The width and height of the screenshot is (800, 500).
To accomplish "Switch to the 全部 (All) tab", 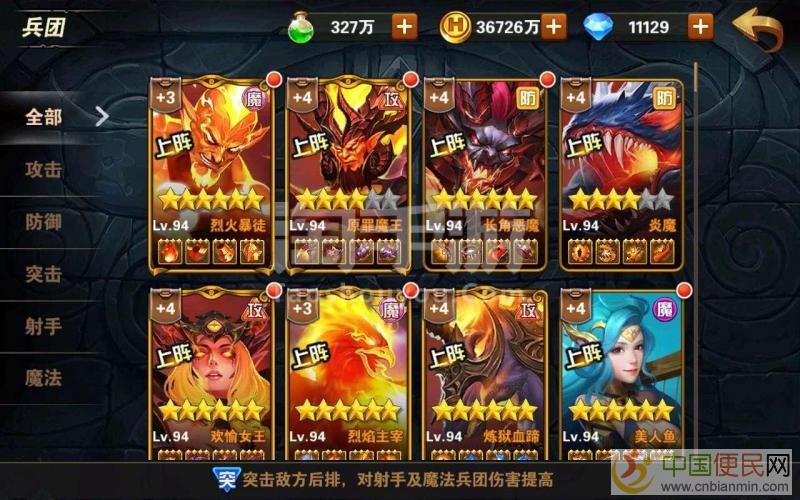I will pyautogui.click(x=45, y=117).
